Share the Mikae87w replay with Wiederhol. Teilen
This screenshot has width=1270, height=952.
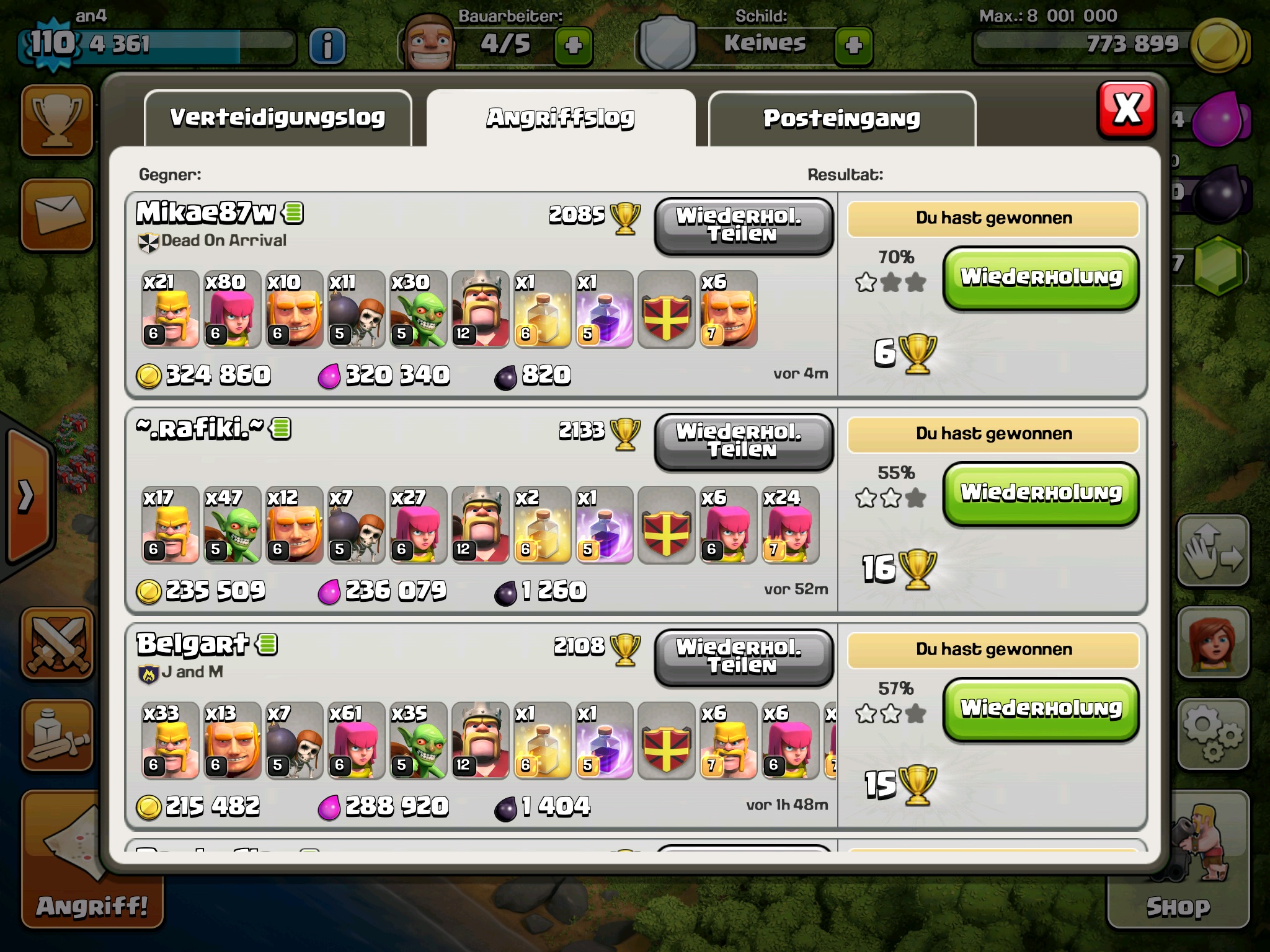point(743,226)
